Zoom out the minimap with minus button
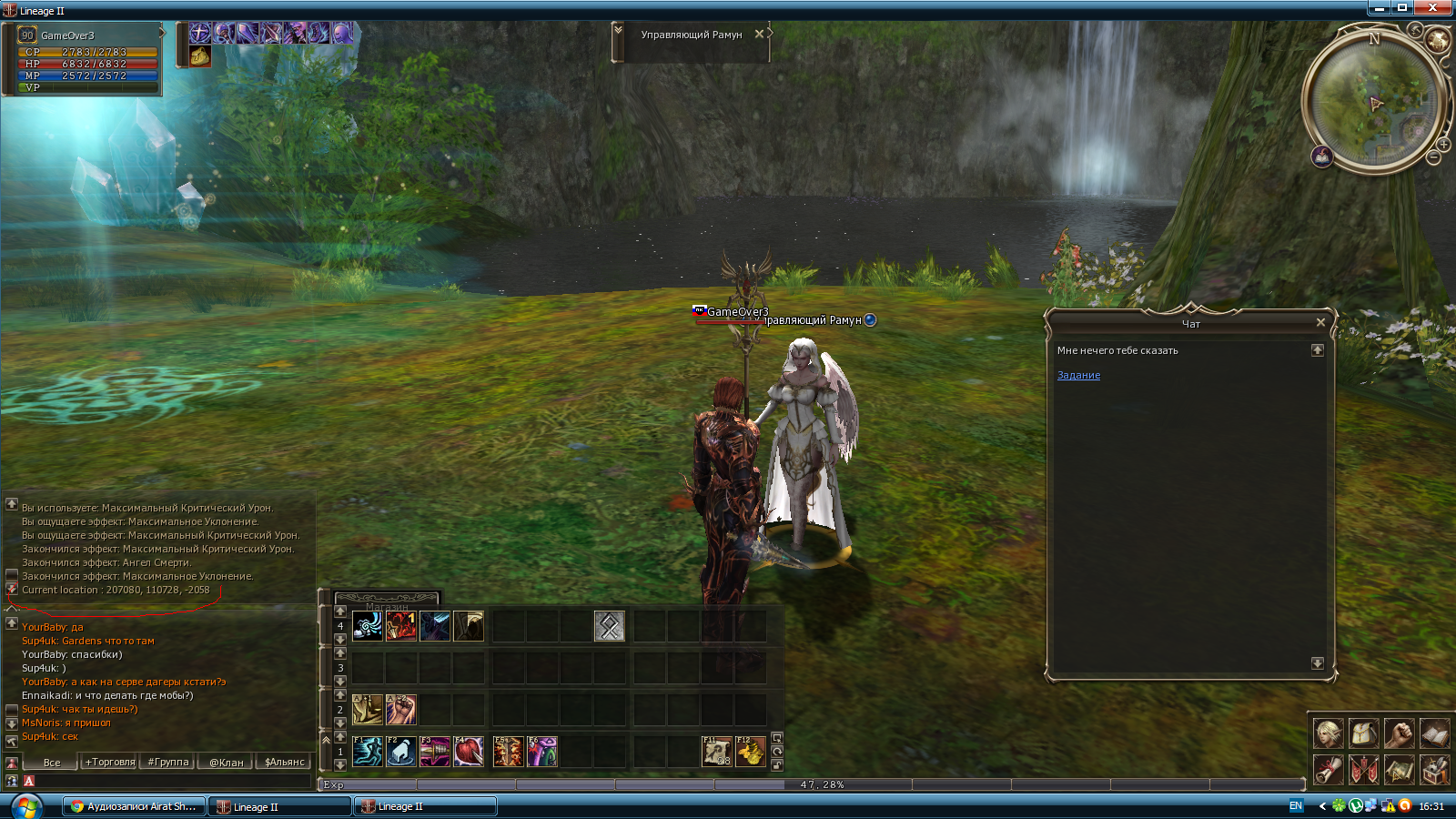This screenshot has height=819, width=1456. [x=1433, y=158]
